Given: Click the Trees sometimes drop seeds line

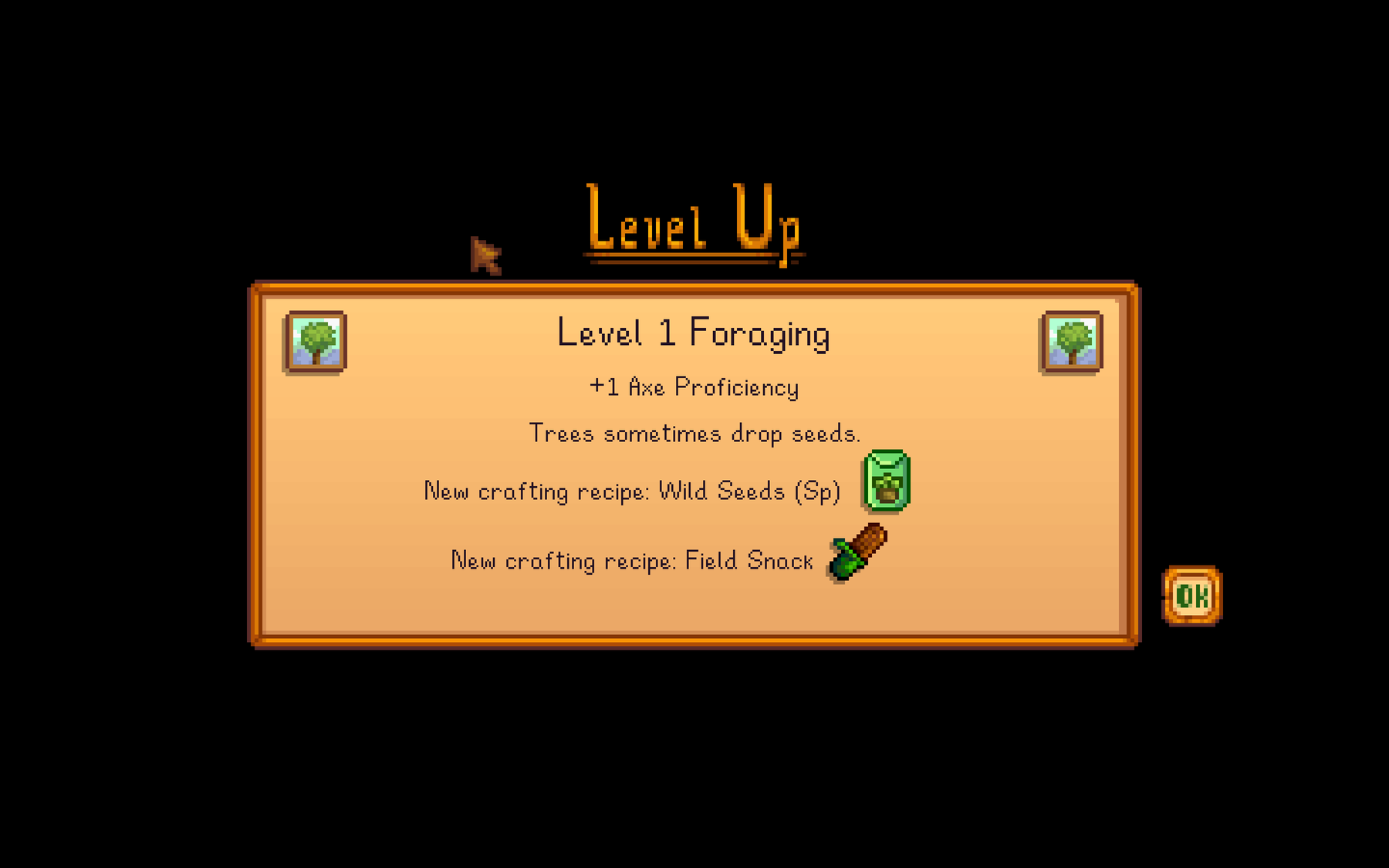Looking at the screenshot, I should [x=694, y=433].
